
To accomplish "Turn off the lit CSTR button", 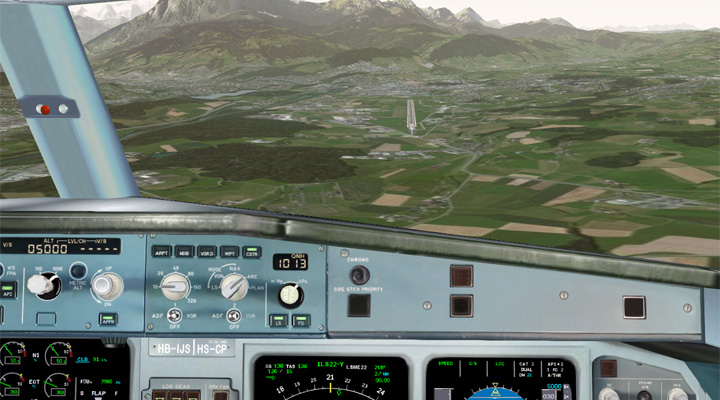I will tap(252, 252).
